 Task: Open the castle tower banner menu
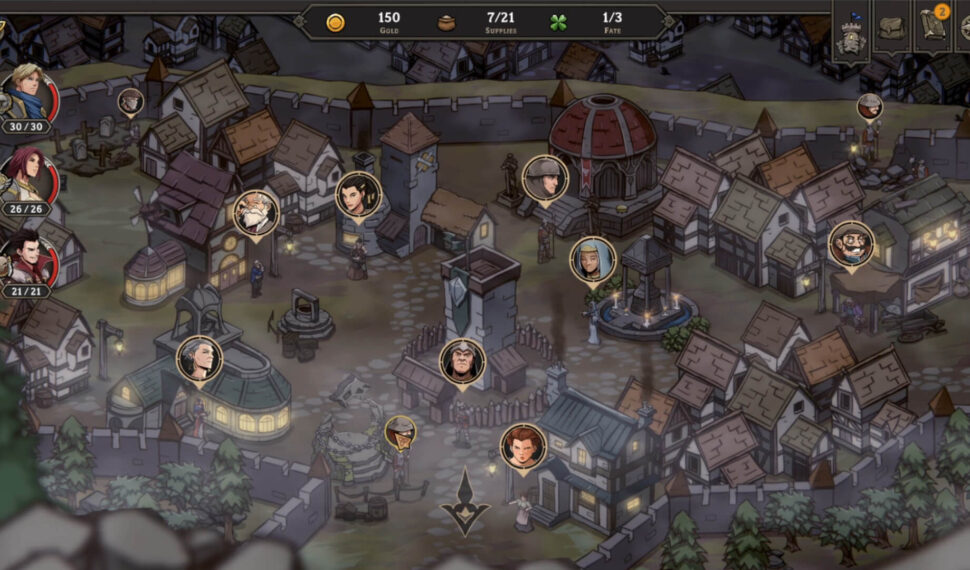[x=851, y=30]
